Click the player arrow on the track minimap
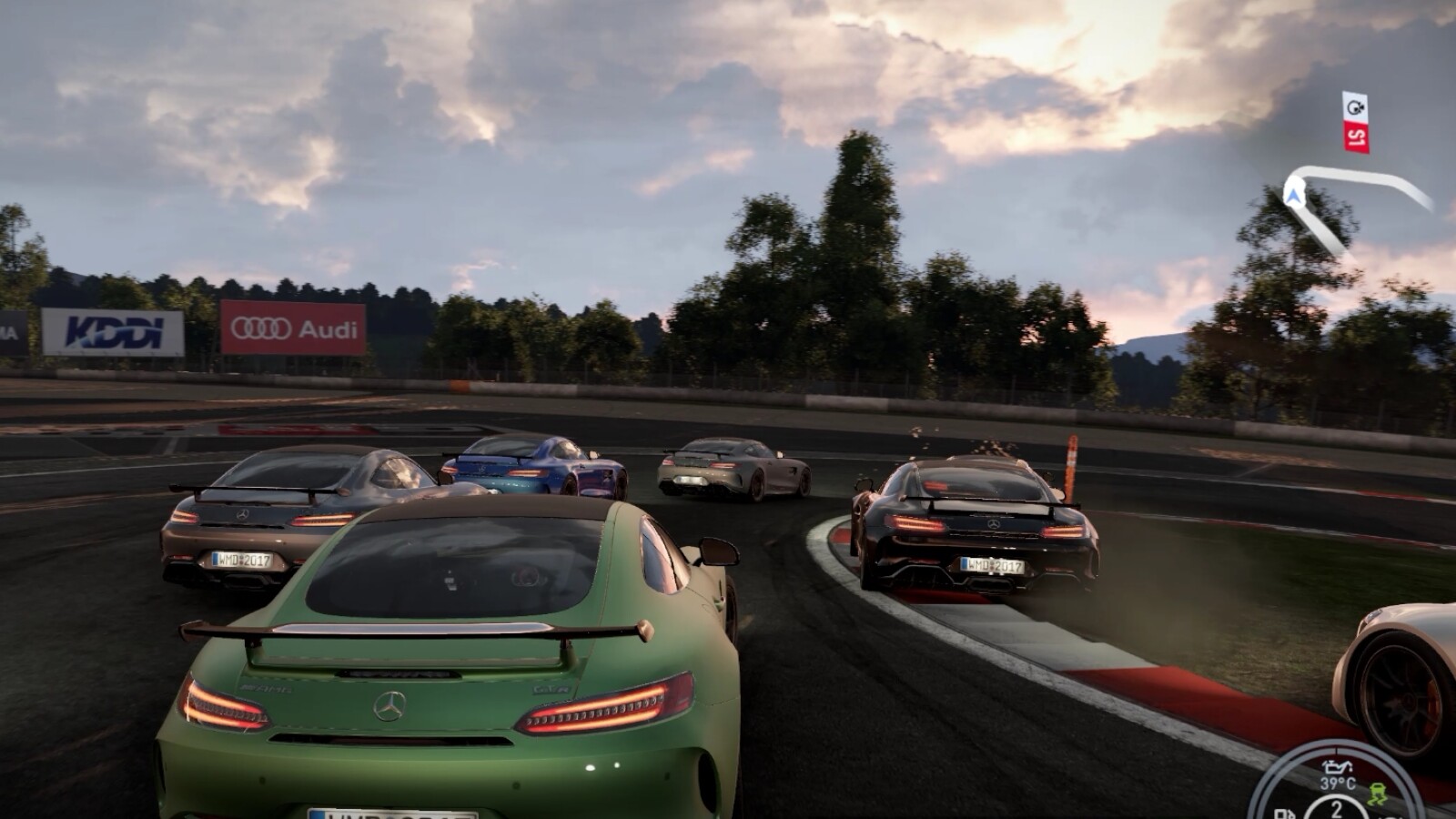Image resolution: width=1456 pixels, height=819 pixels. point(1293,193)
